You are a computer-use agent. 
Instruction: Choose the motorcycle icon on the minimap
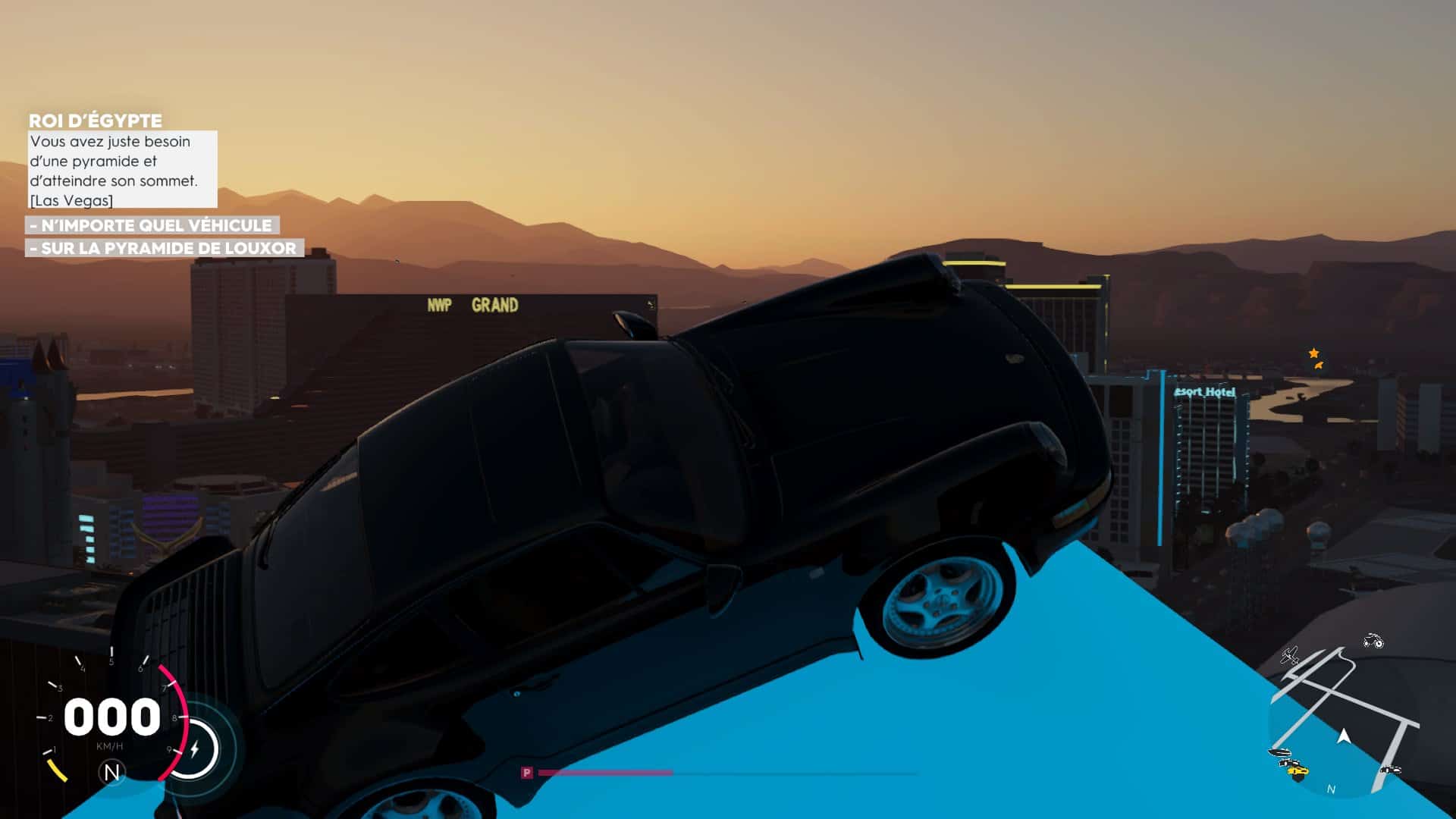pos(1373,642)
